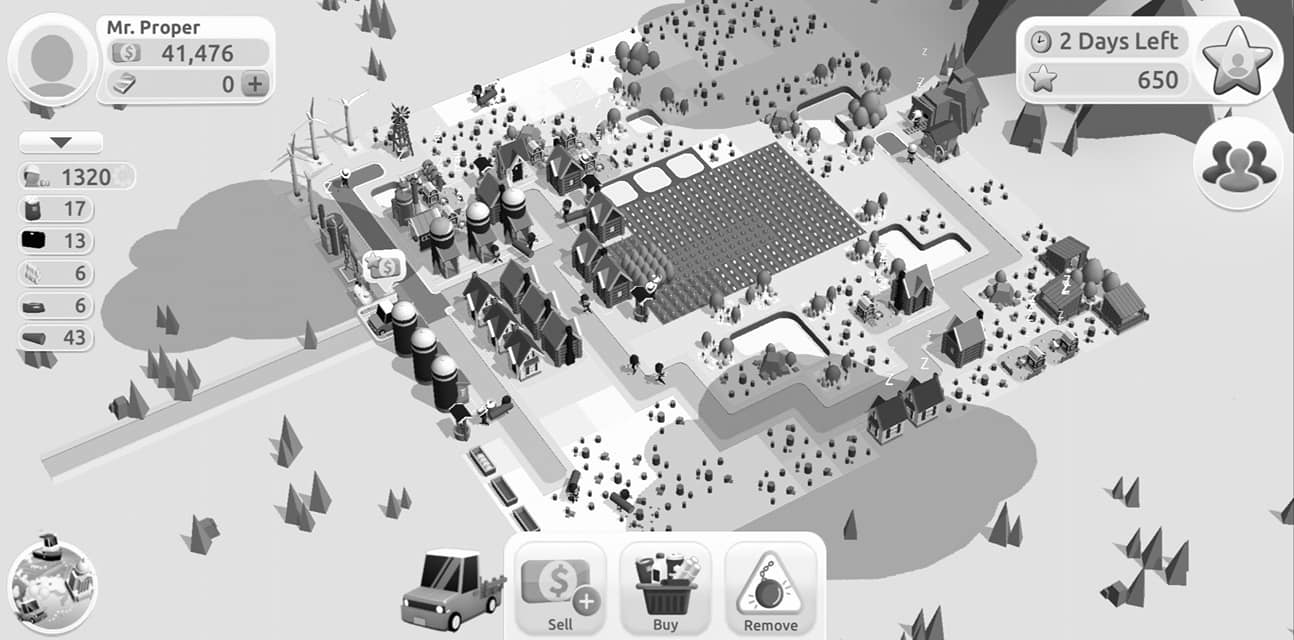Image resolution: width=1294 pixels, height=640 pixels.
Task: Tap the money bubble above the depot
Action: point(385,267)
